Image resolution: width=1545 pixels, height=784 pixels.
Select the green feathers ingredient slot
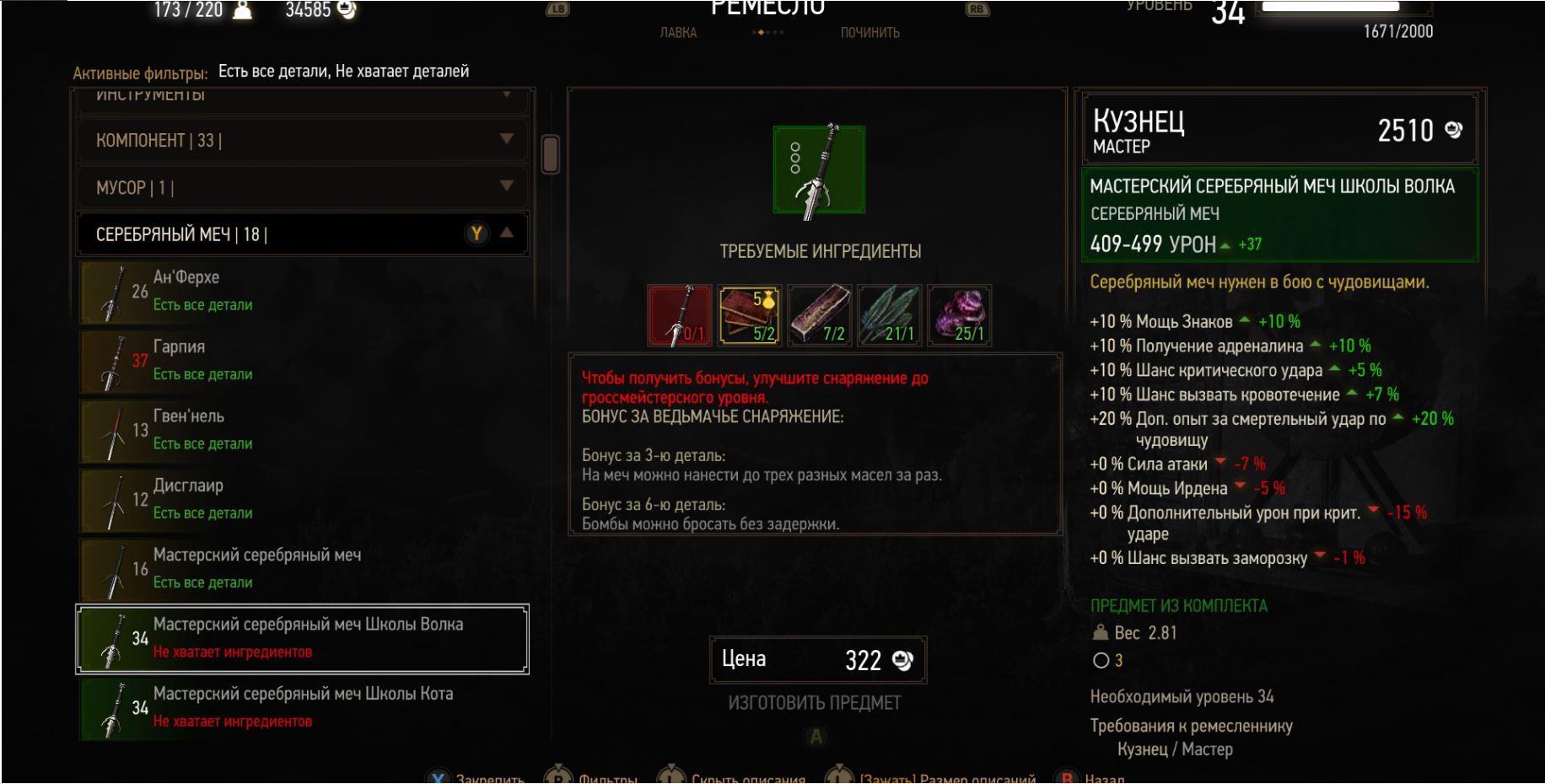(x=889, y=315)
